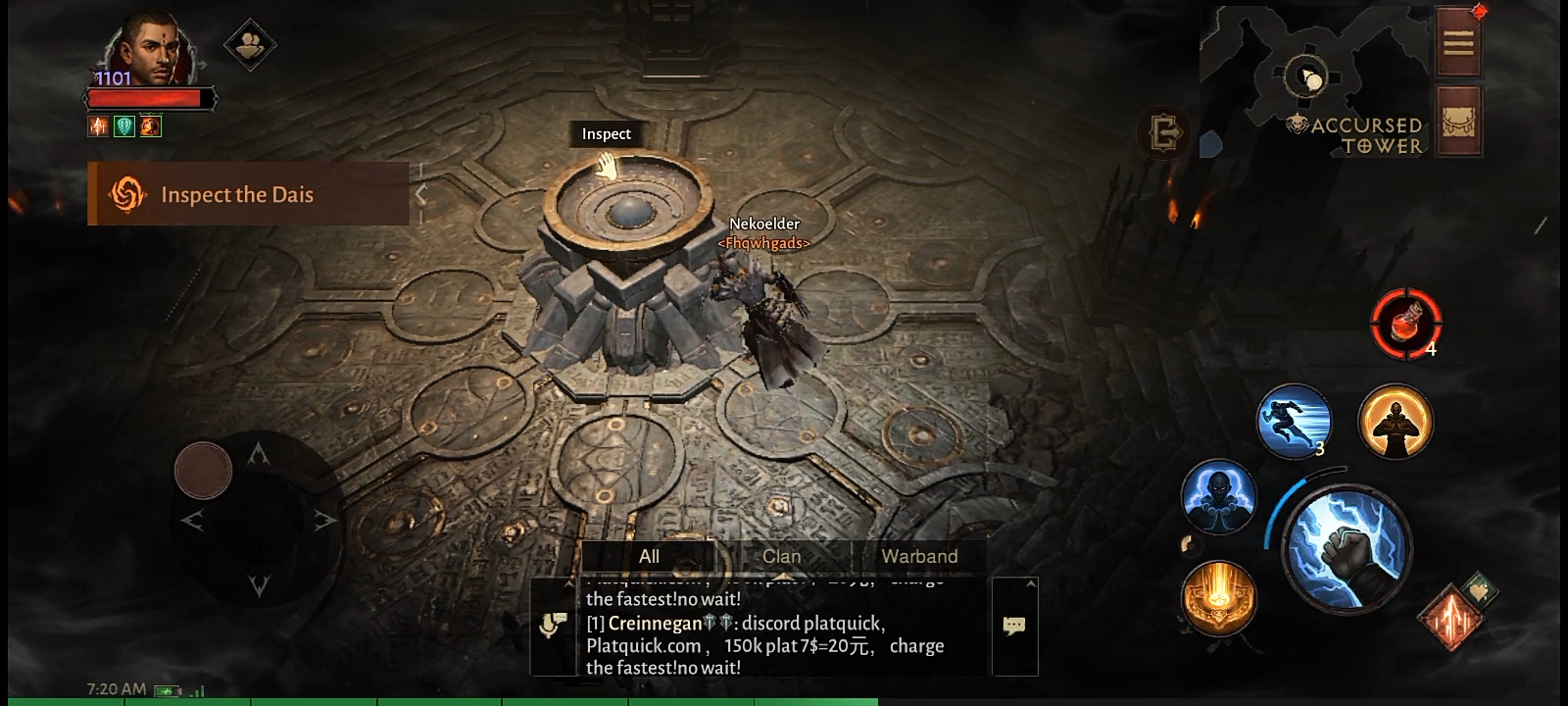
Task: Open the hamburger main menu
Action: (1457, 42)
